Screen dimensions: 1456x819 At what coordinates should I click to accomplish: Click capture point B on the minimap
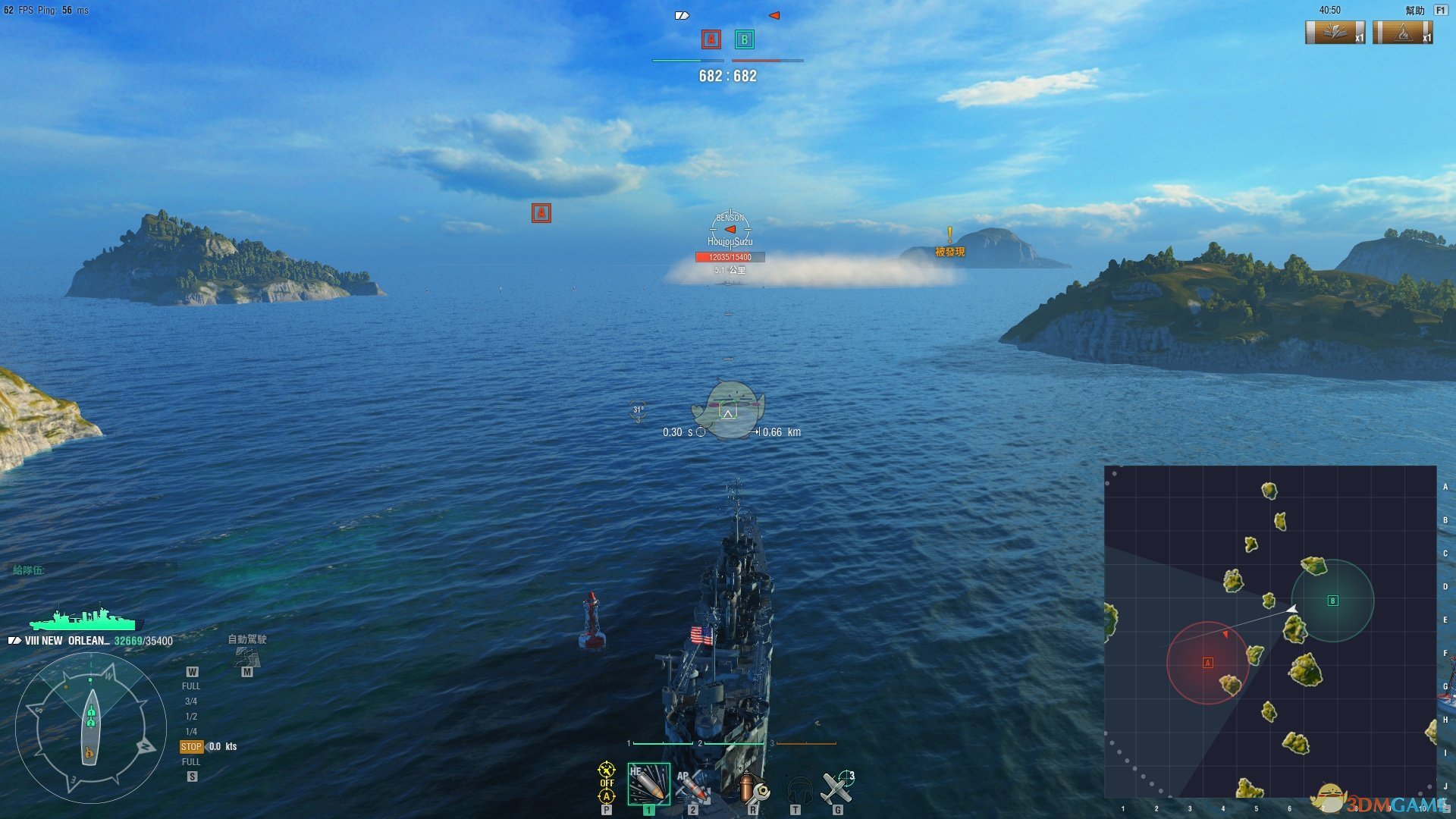coord(1332,601)
